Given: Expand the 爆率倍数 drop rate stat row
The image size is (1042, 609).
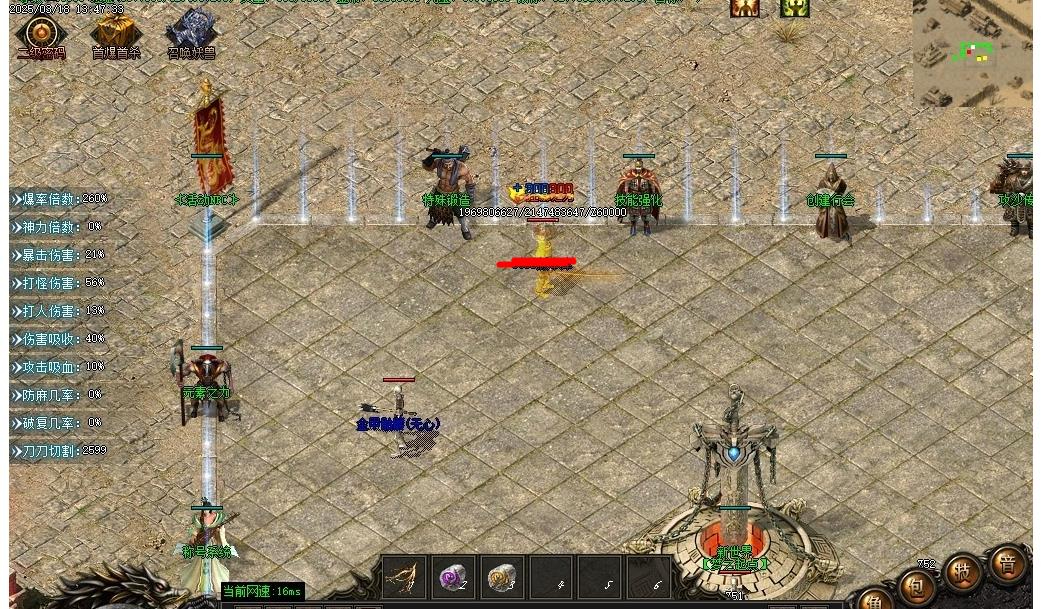Looking at the screenshot, I should (x=62, y=199).
